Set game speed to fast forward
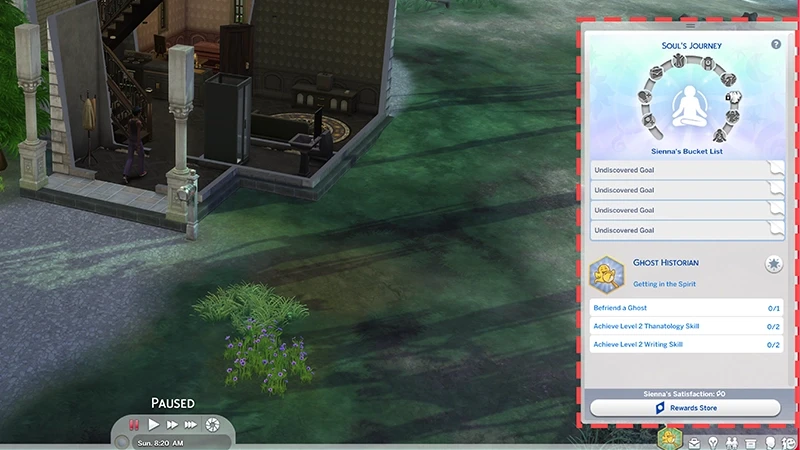Screen dimensions: 800x450 pos(172,425)
